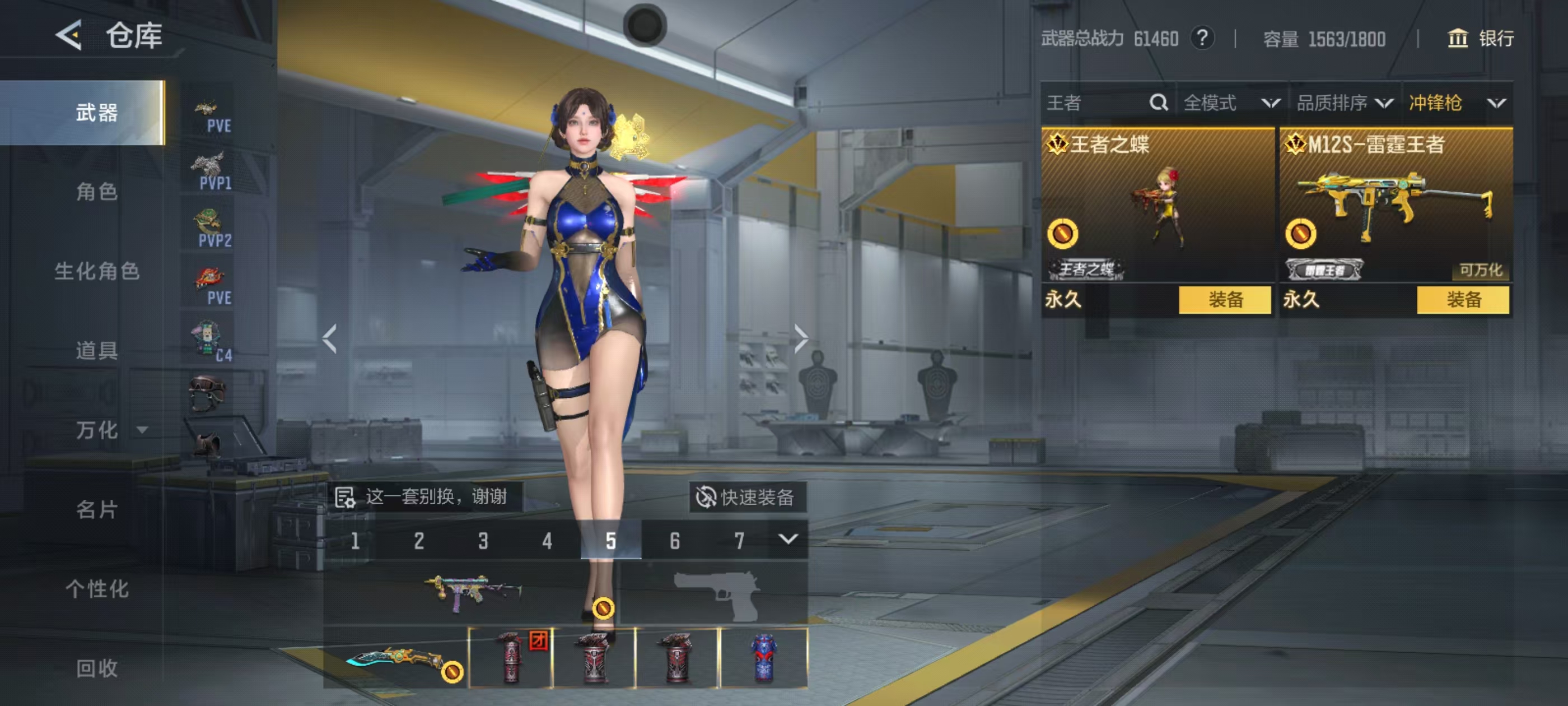Open the 品质排序 sort dropdown
1568x706 pixels.
coord(1344,103)
